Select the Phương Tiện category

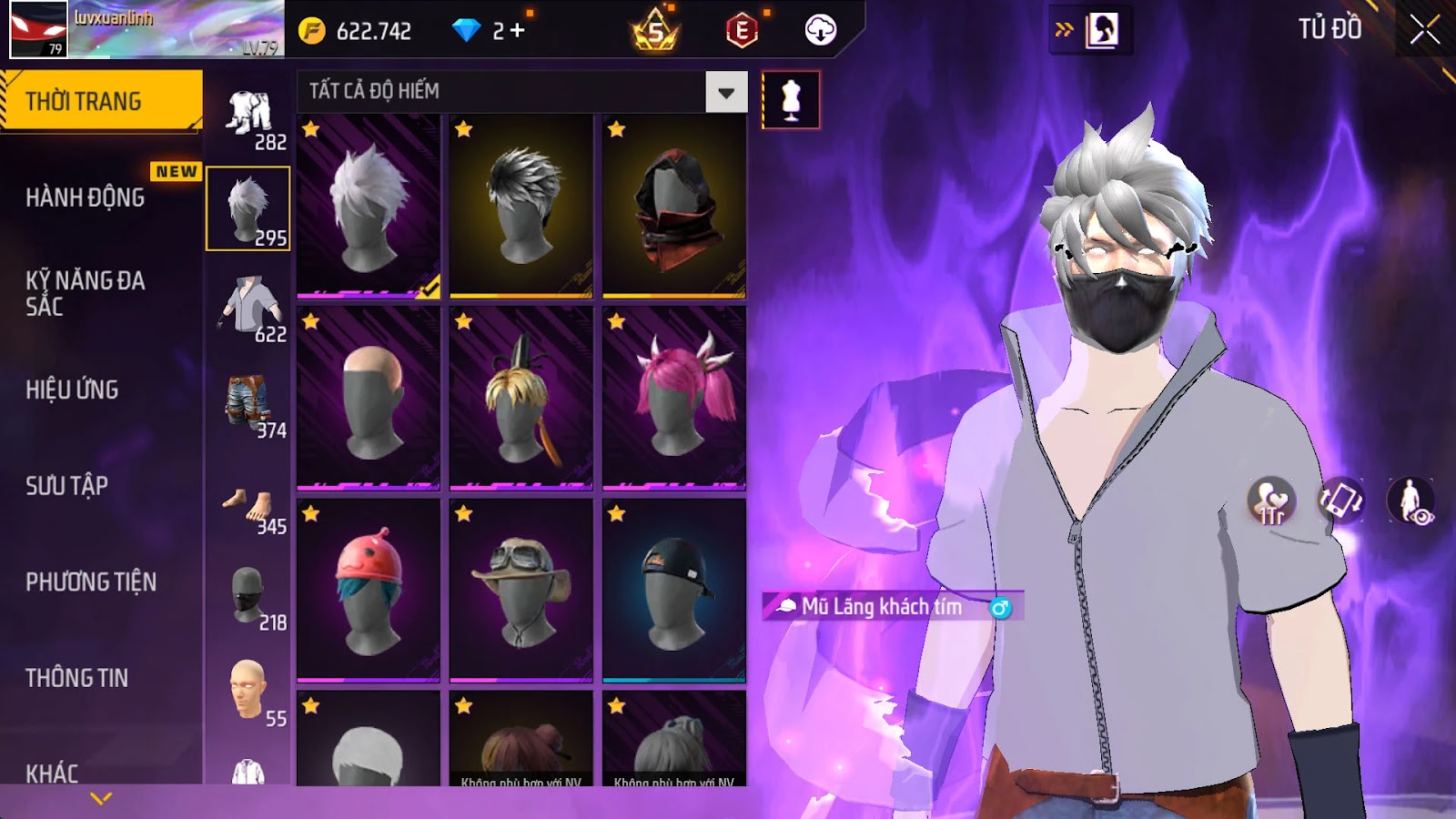click(91, 581)
